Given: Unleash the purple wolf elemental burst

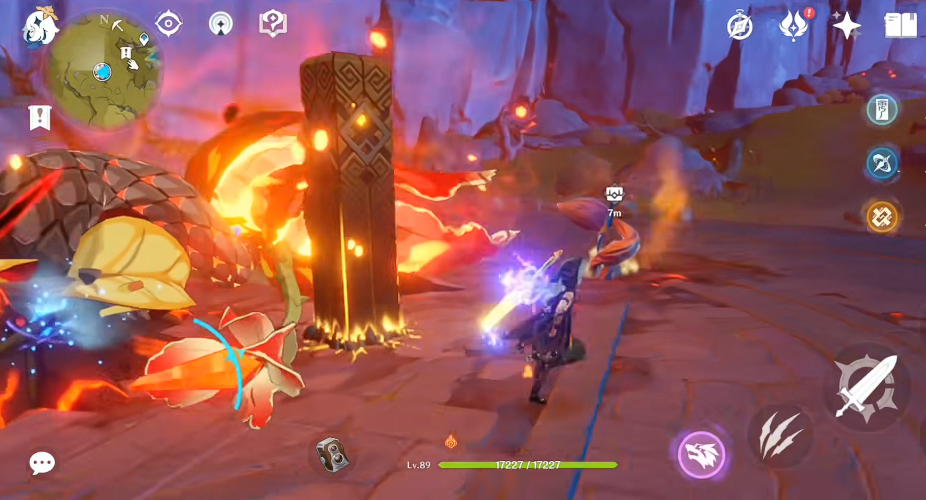Looking at the screenshot, I should [701, 454].
